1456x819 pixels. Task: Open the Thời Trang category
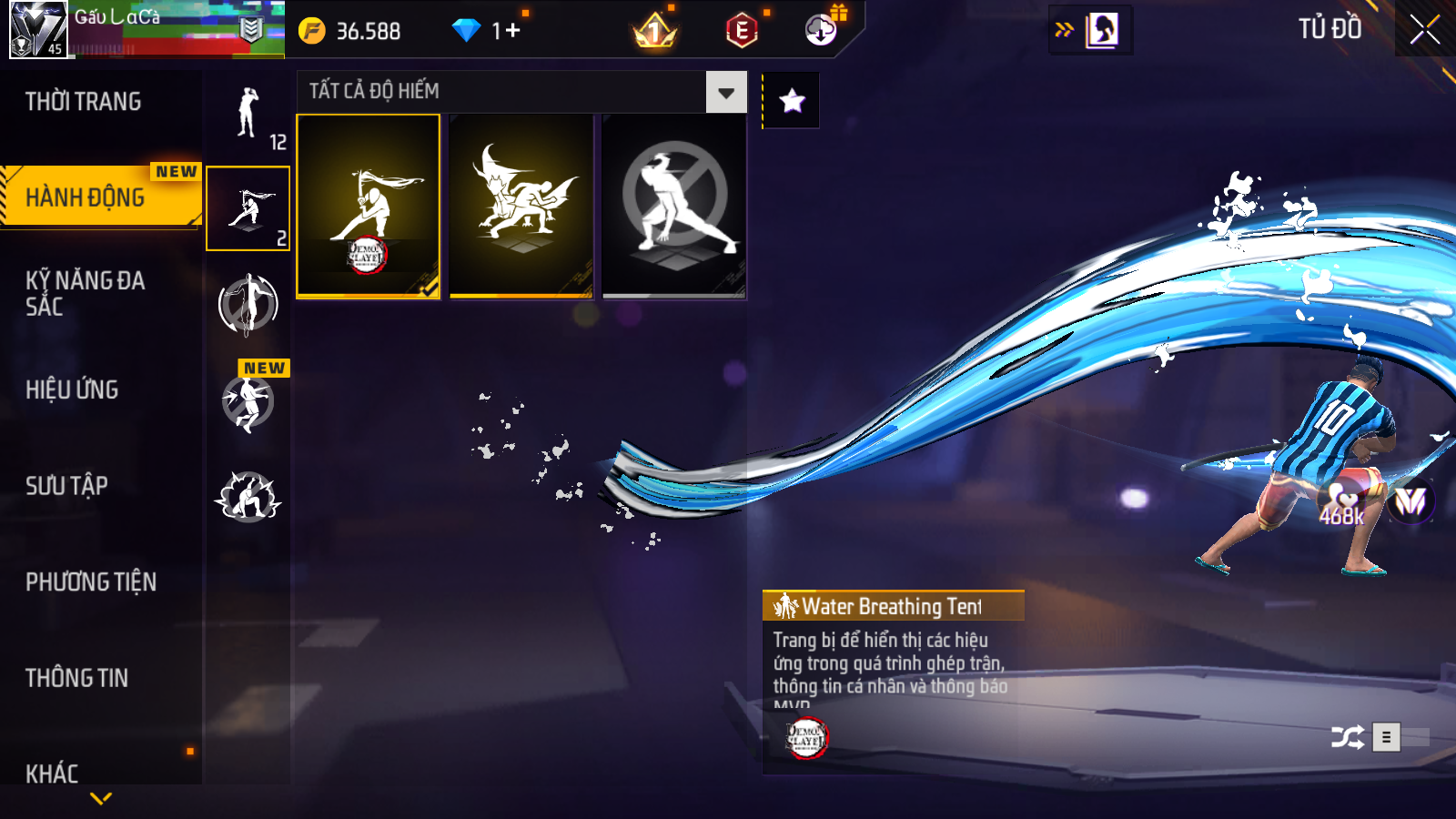(x=84, y=102)
